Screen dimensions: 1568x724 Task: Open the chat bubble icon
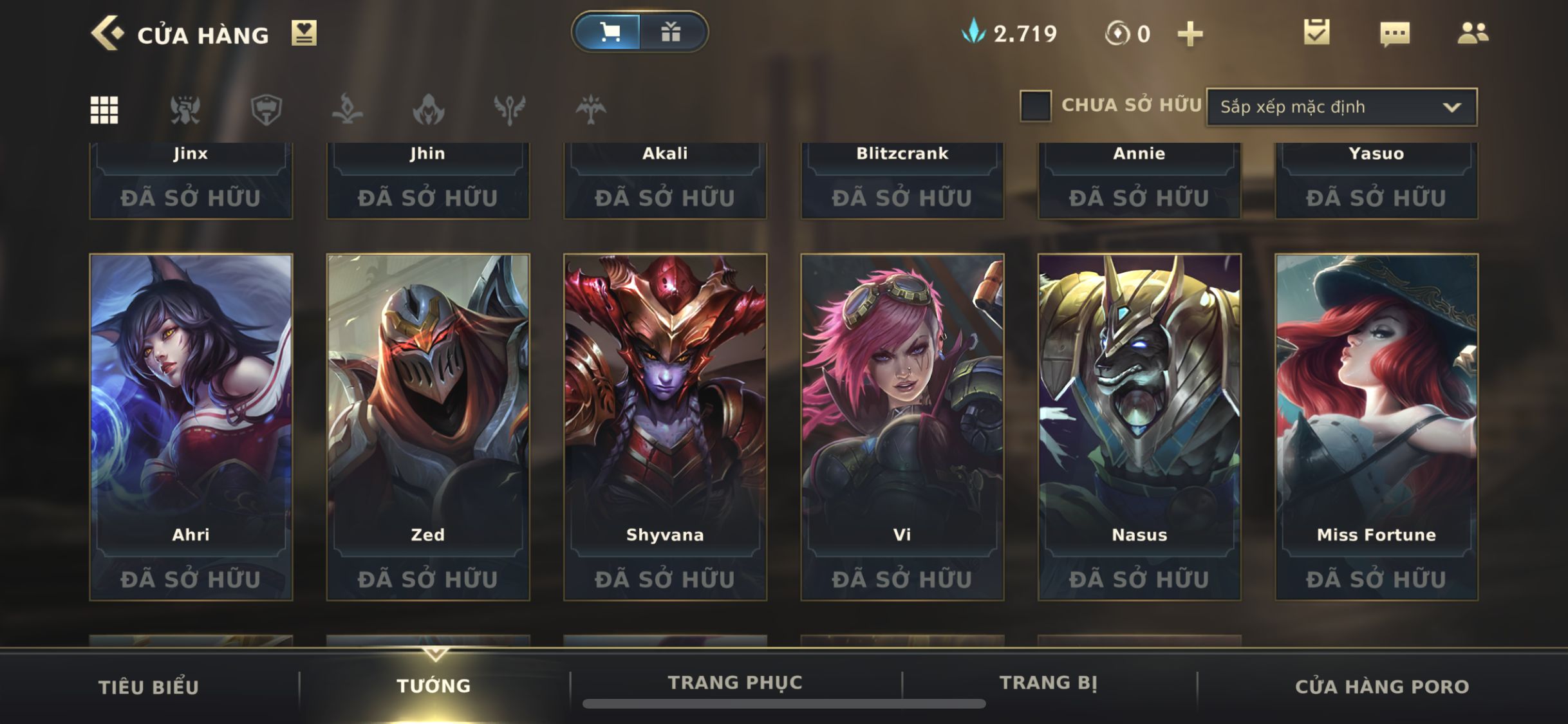tap(1395, 33)
